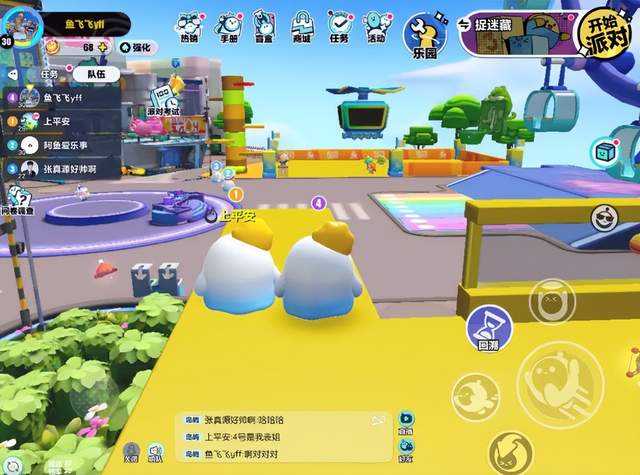Activate the 回溯 hourglass rewind skill
Screen dimensions: 640x475
point(489,328)
